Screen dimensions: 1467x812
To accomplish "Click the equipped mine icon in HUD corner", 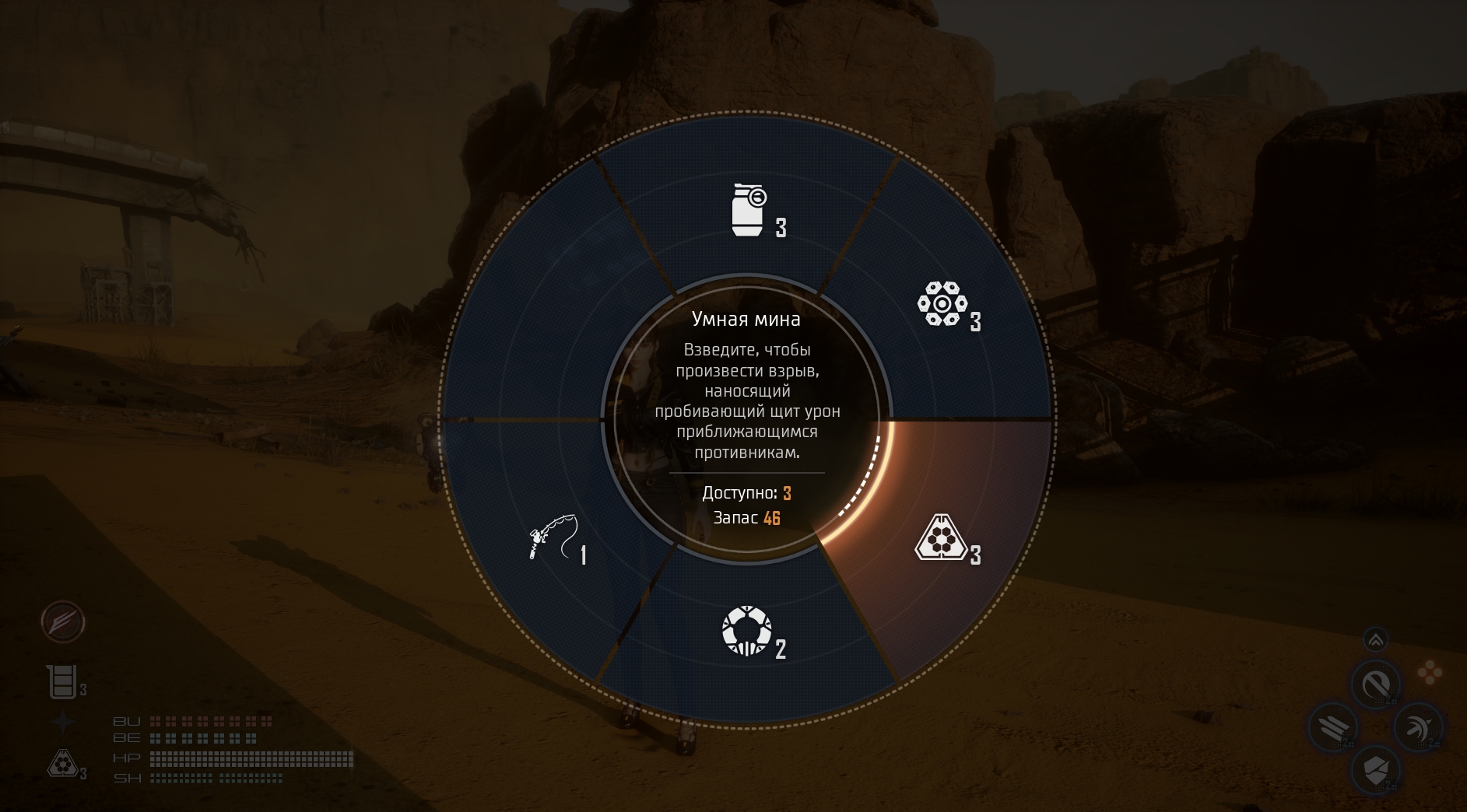I will (61, 765).
